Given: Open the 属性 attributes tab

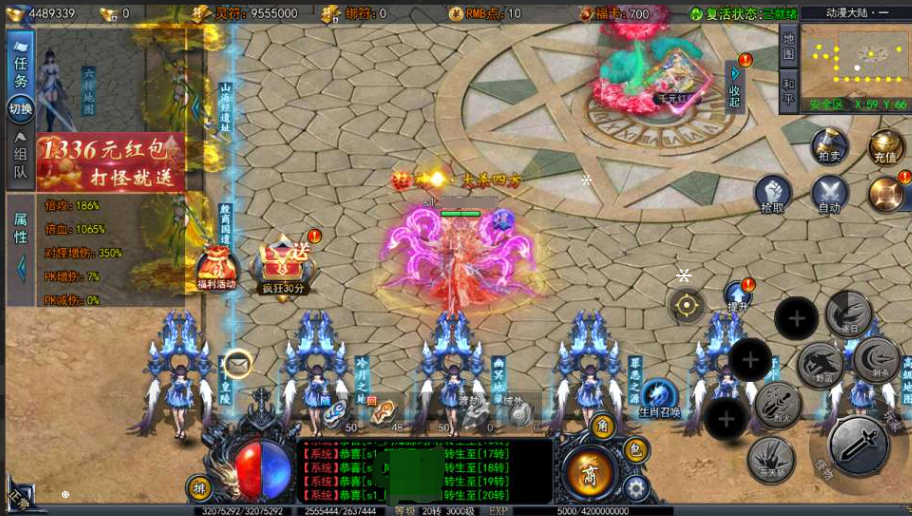Looking at the screenshot, I should (x=20, y=228).
